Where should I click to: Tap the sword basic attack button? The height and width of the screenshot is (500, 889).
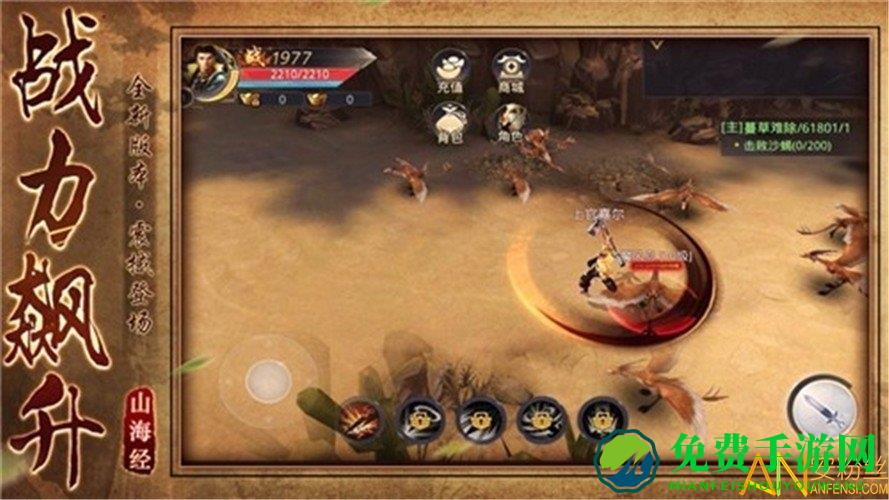(820, 408)
